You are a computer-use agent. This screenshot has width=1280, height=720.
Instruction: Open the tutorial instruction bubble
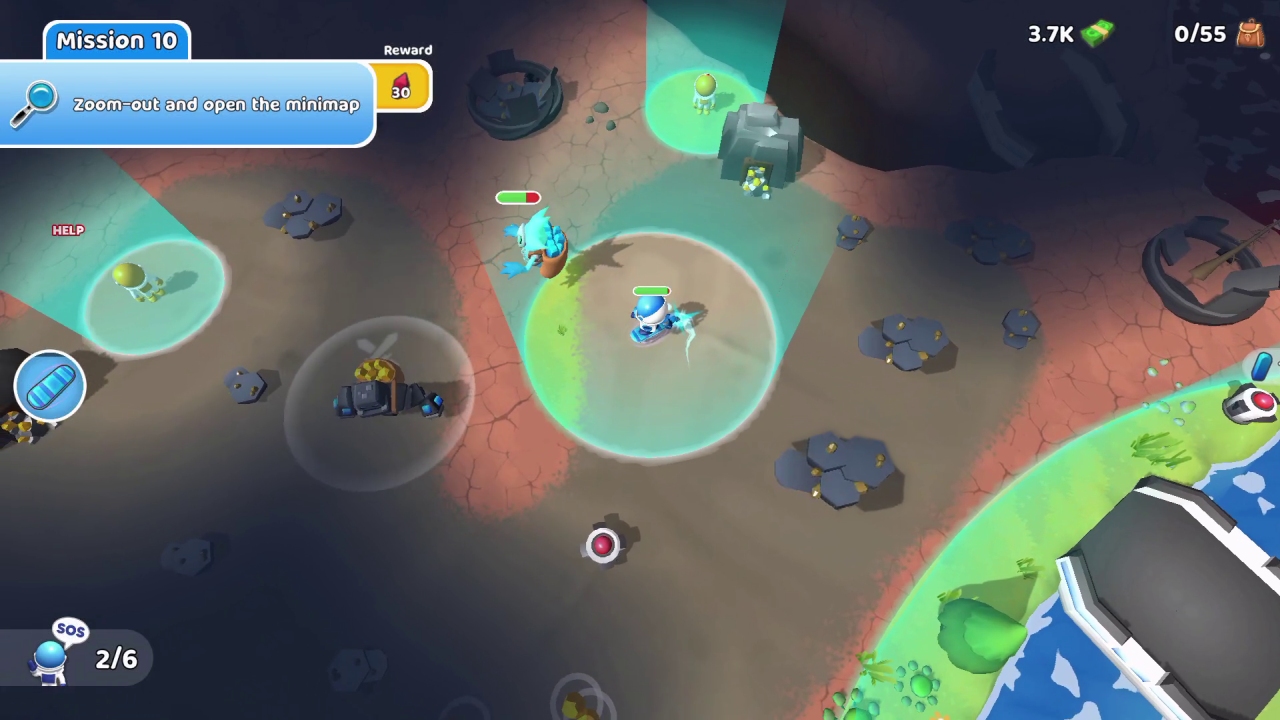[x=215, y=105]
